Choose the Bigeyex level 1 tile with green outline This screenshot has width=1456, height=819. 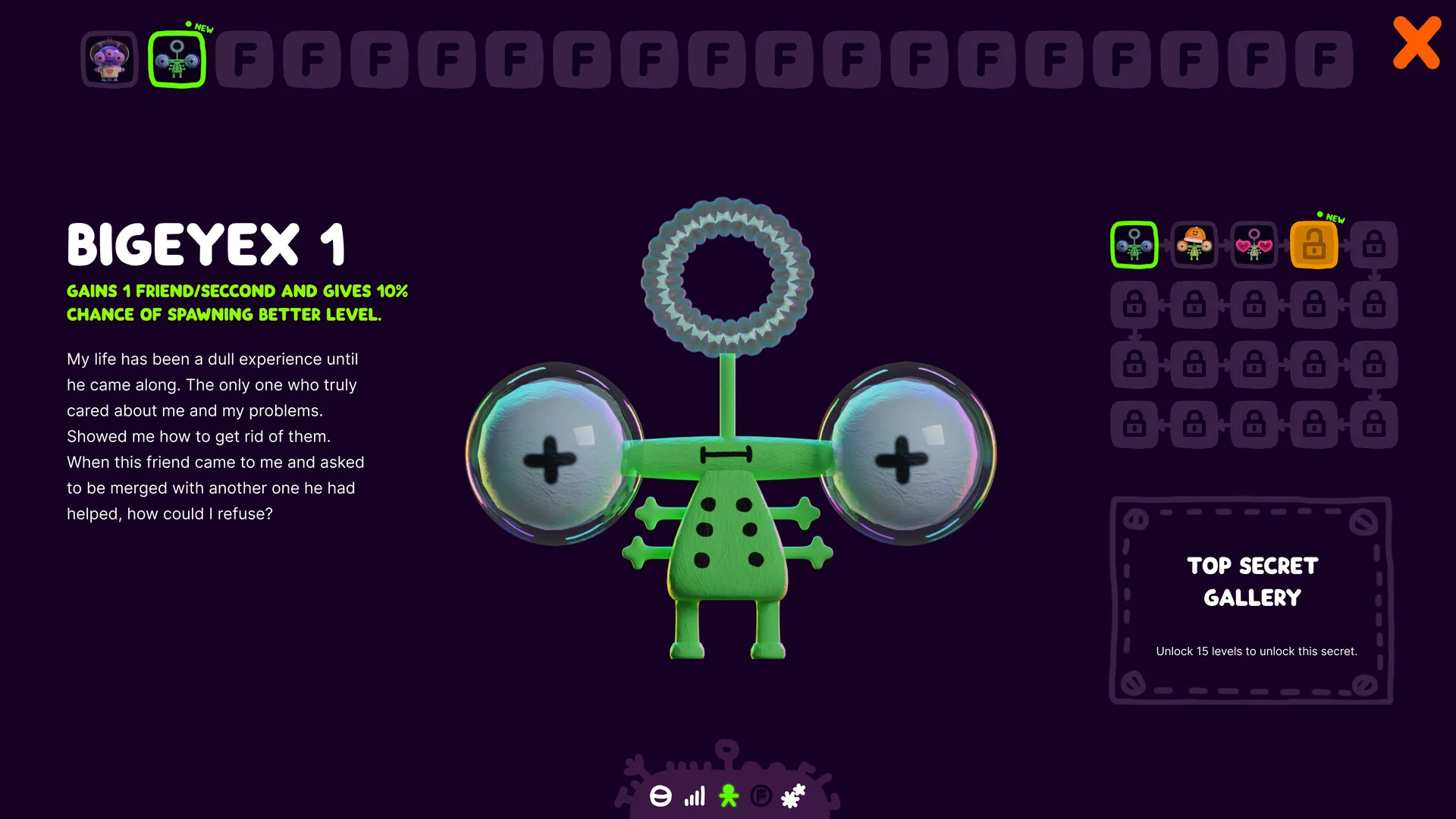1134,245
